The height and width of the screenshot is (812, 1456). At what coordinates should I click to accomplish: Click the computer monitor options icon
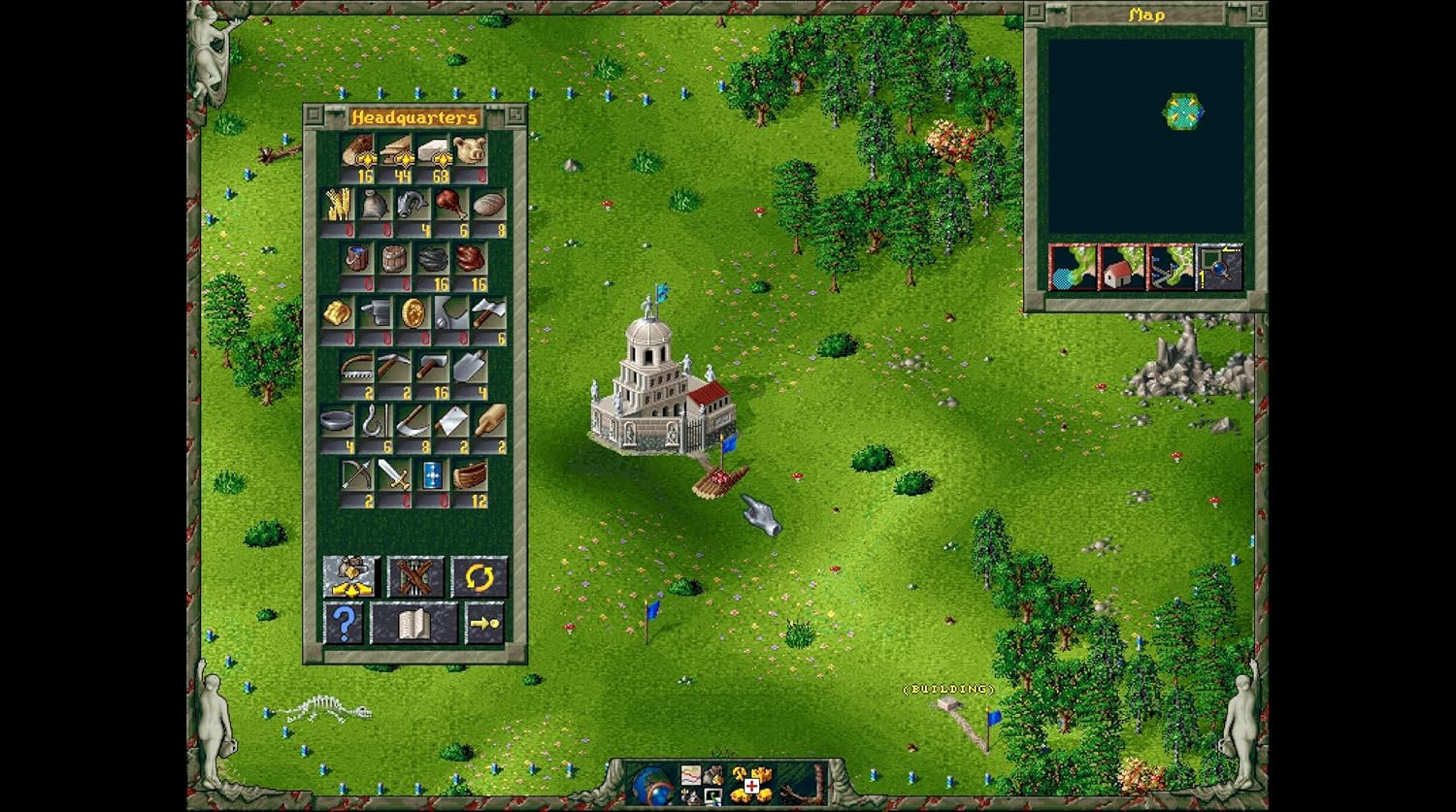712,797
